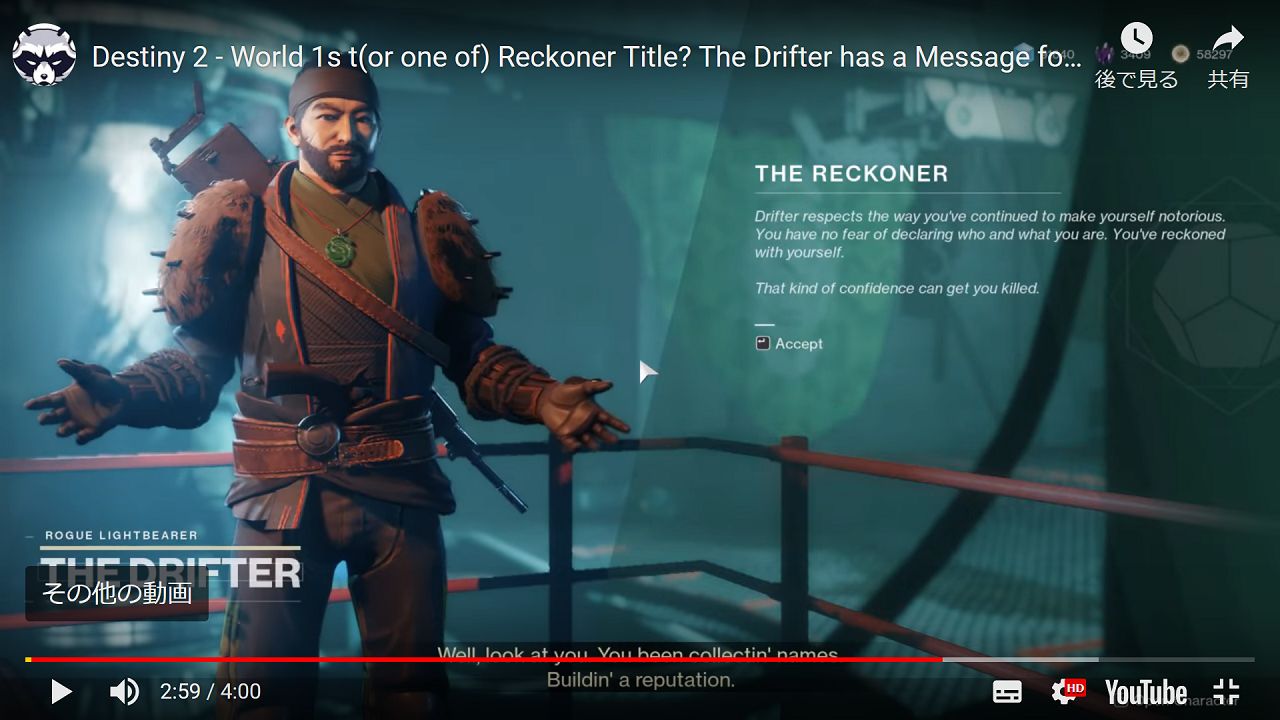The width and height of the screenshot is (1280, 720).
Task: Click the gamepad button glyph beside Accept
Action: click(x=764, y=343)
